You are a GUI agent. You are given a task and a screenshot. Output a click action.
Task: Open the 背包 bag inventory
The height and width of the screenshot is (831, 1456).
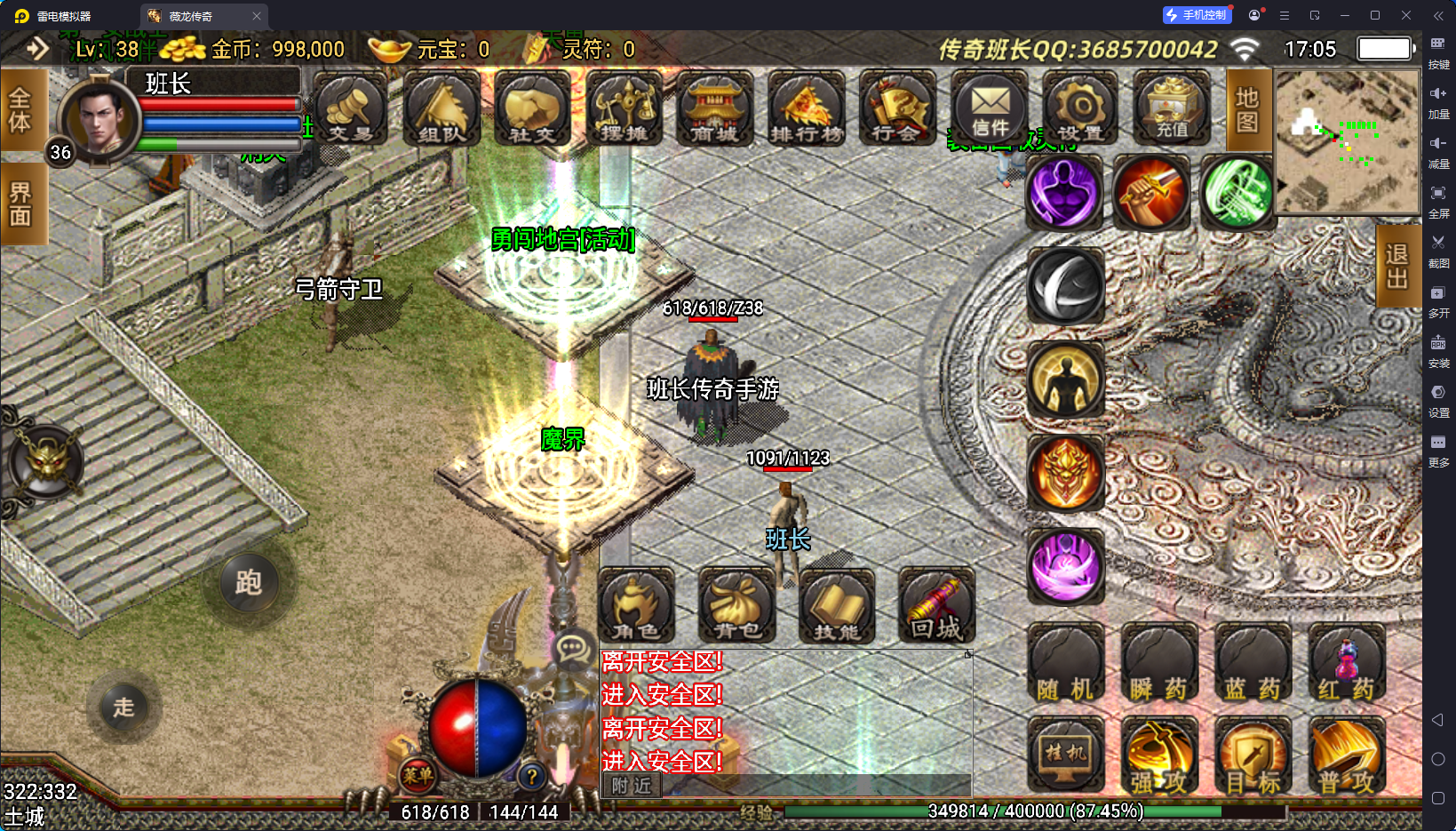[736, 606]
